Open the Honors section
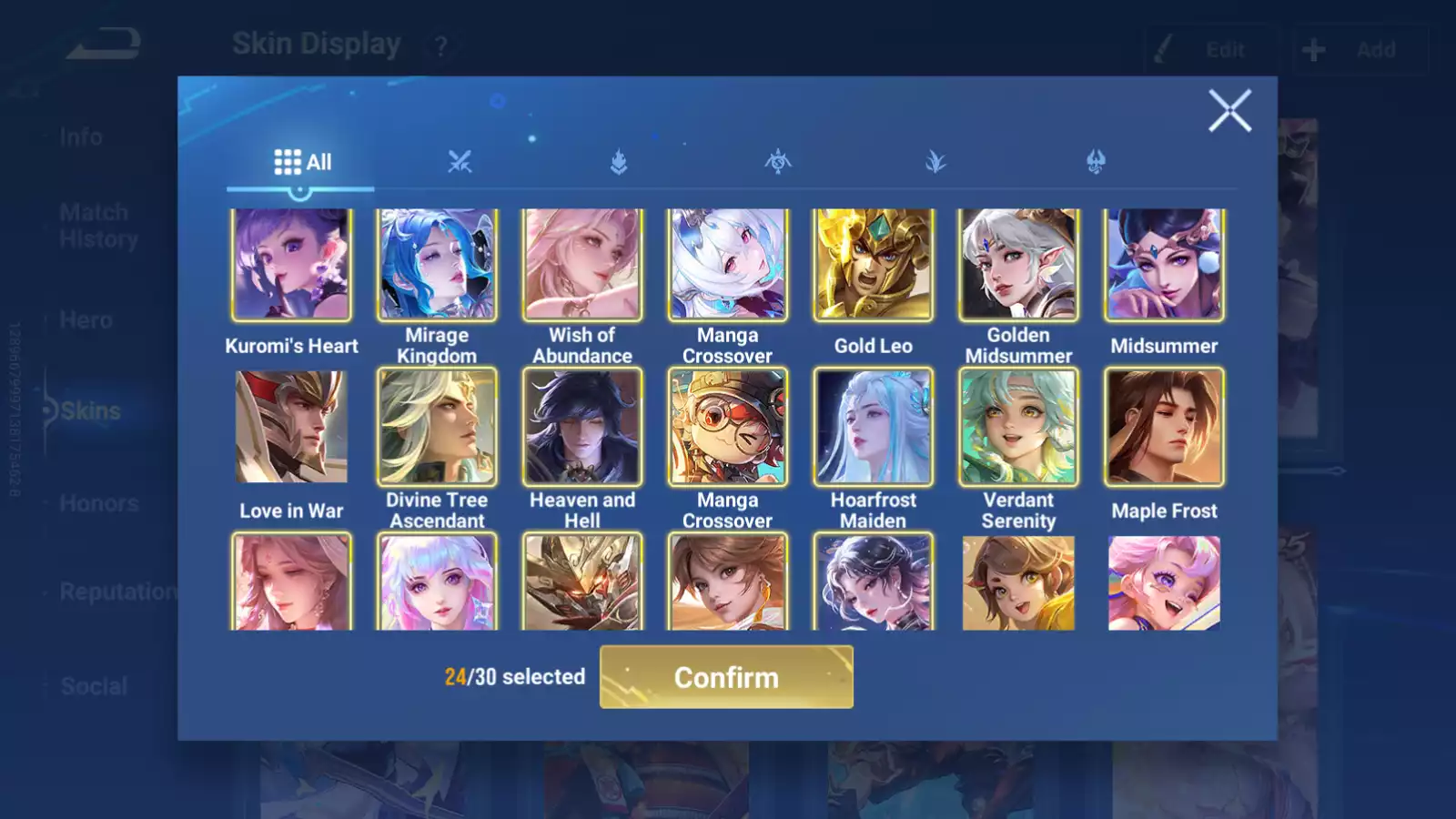 pos(98,502)
